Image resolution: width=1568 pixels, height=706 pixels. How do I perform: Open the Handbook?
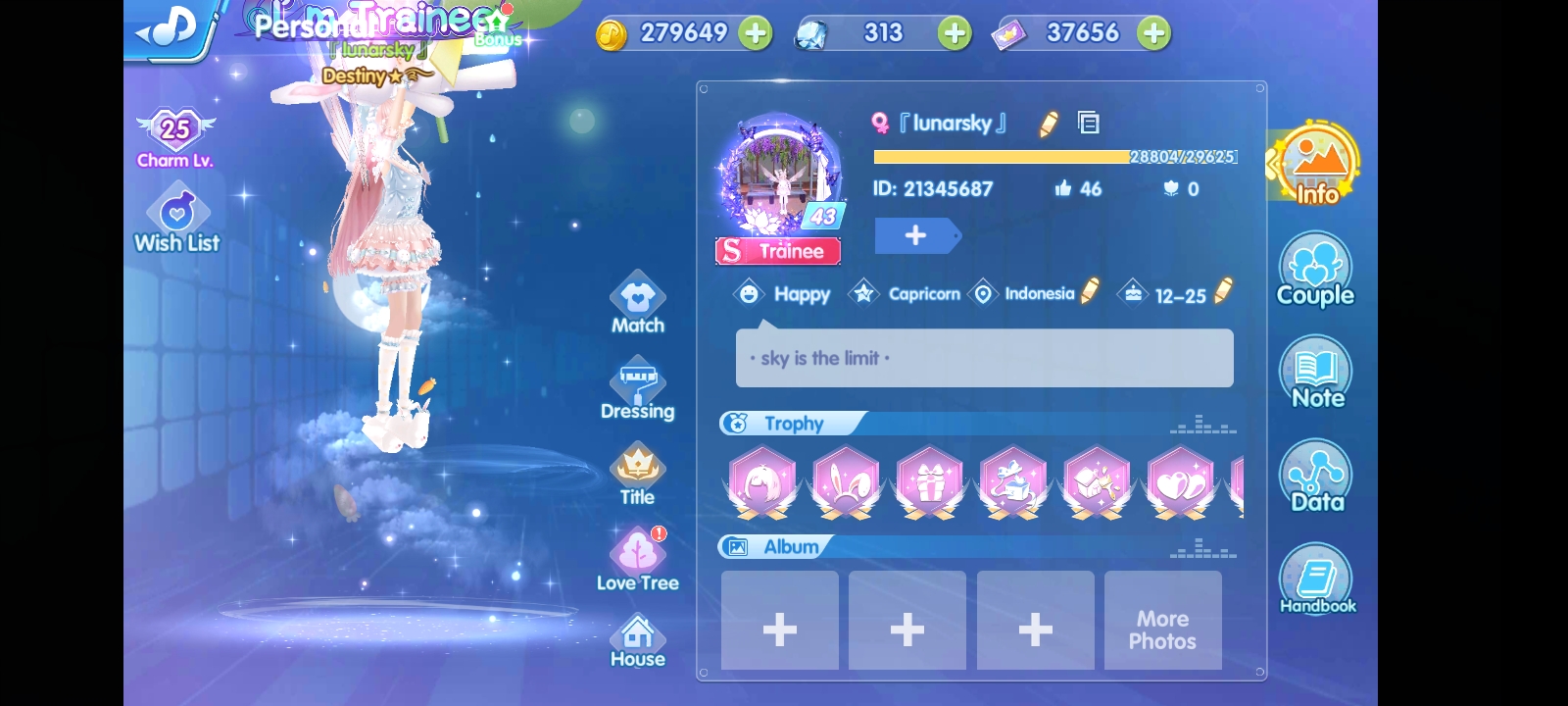tap(1316, 580)
